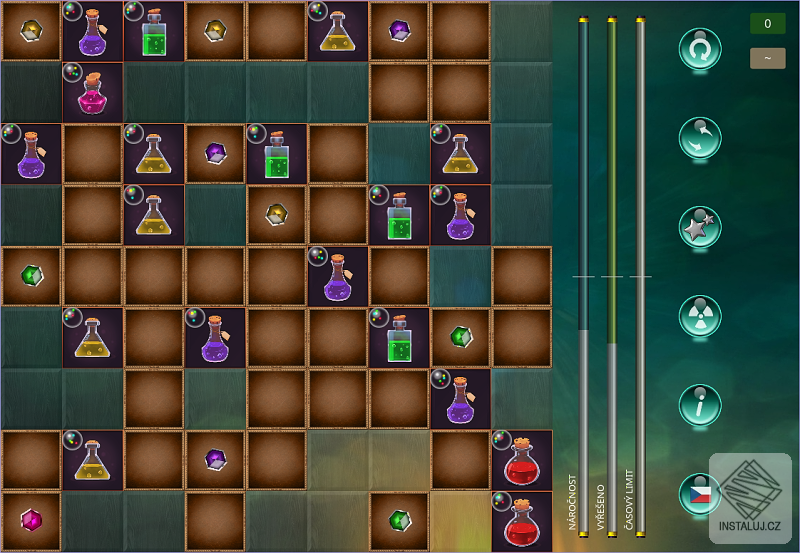Adjust the Náročnost difficulty slider
This screenshot has height=553, width=800.
click(x=584, y=276)
